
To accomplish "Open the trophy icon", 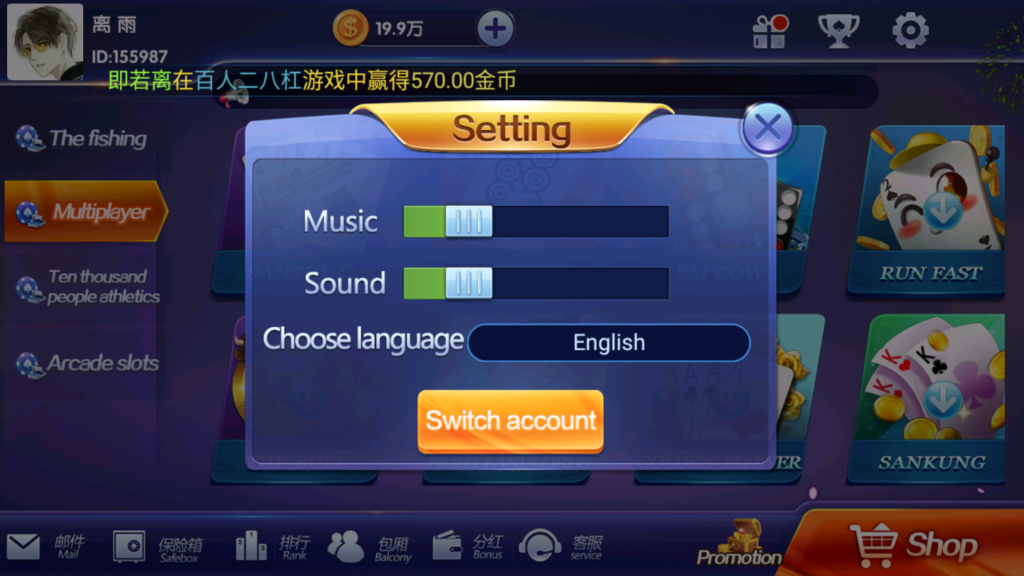I will (x=838, y=30).
